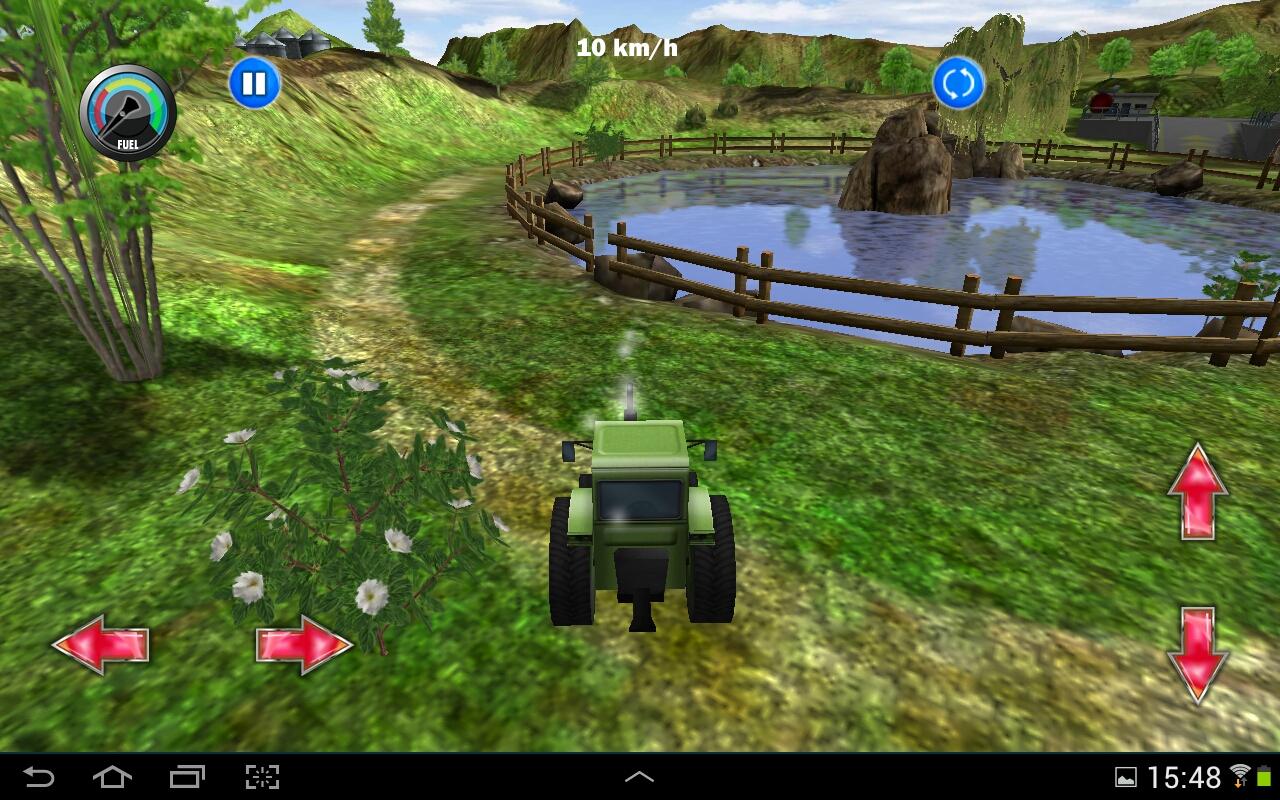This screenshot has width=1280, height=800.
Task: Tap the Home navigation icon
Action: [x=113, y=777]
